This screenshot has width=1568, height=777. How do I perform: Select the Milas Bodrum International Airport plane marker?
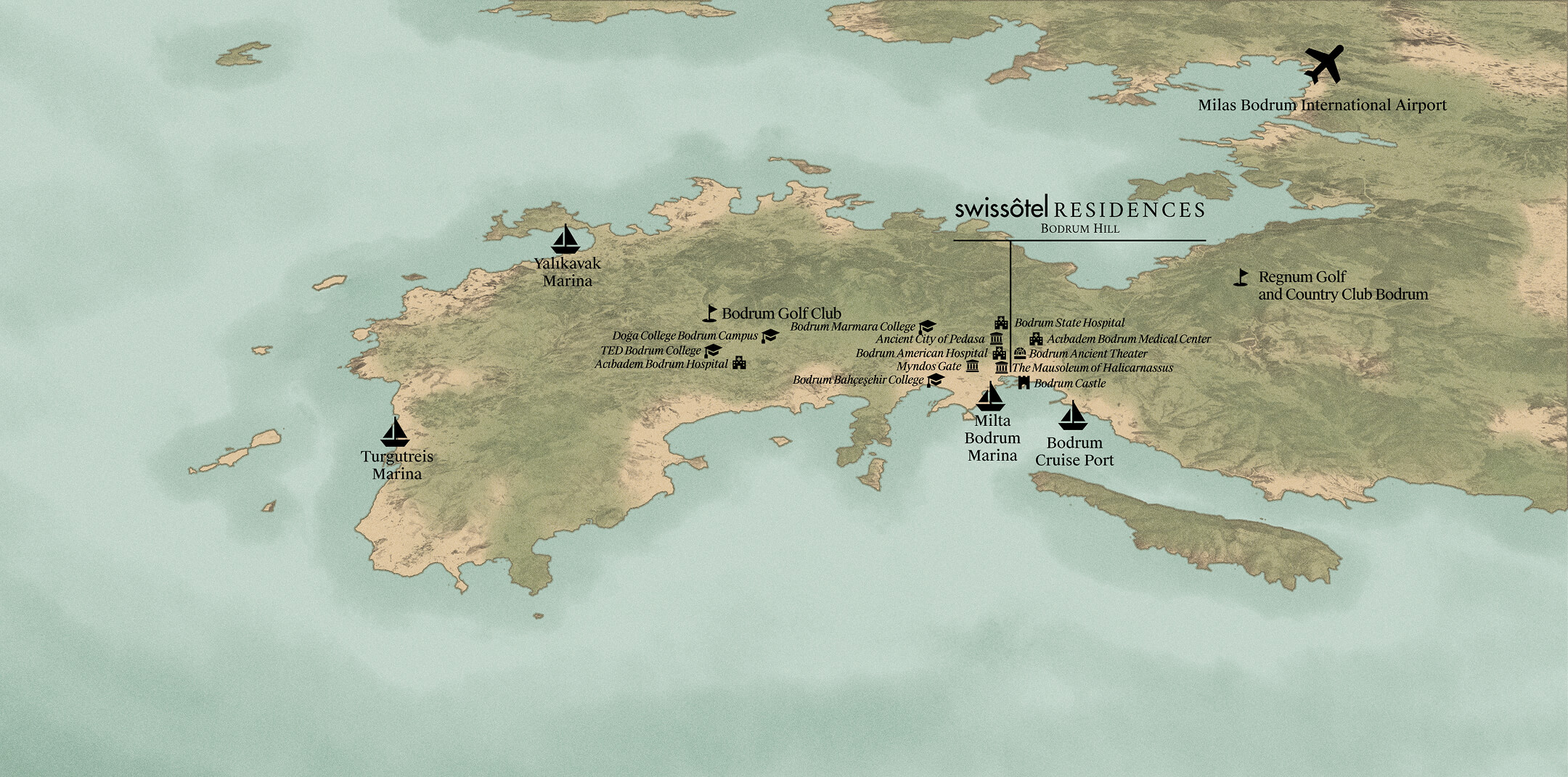coord(1324,65)
